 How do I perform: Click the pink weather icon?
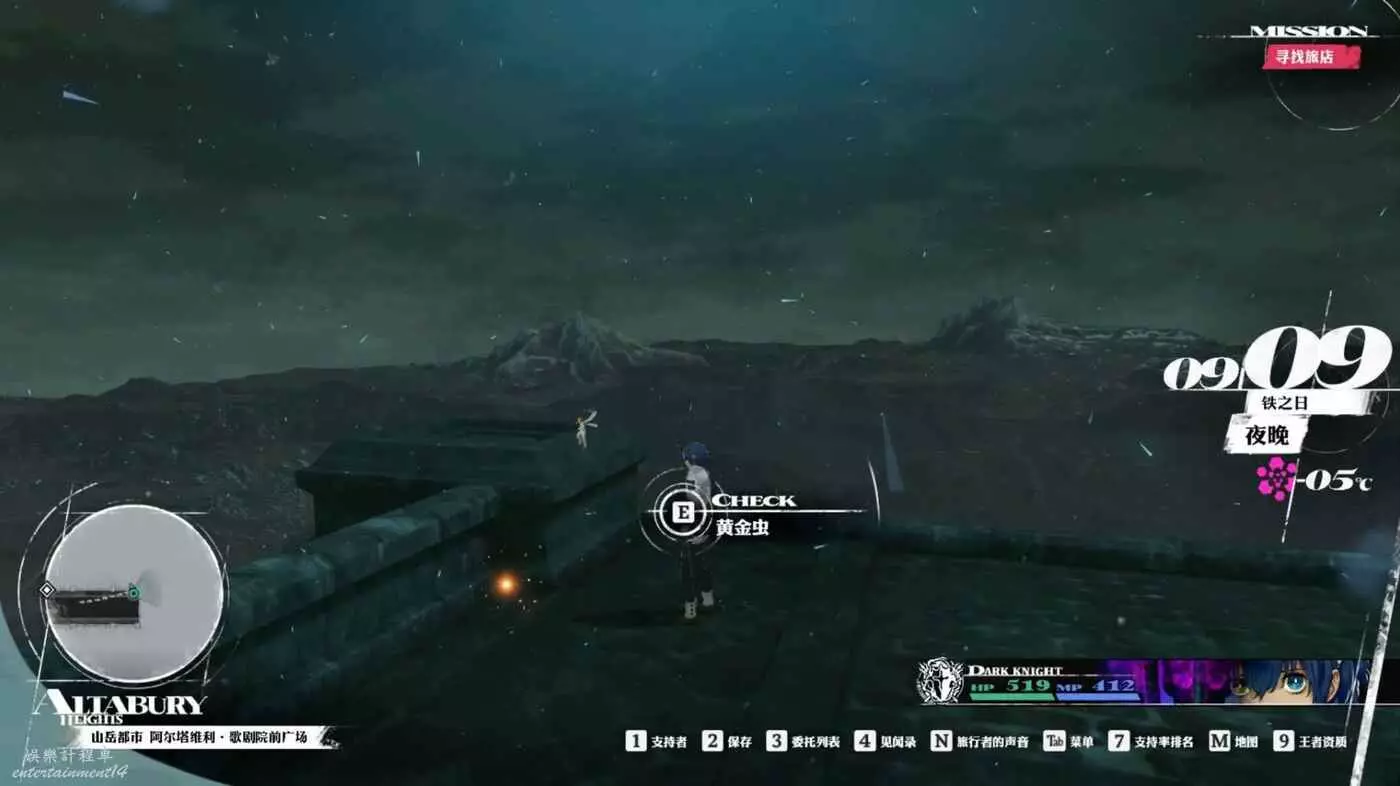(1276, 479)
